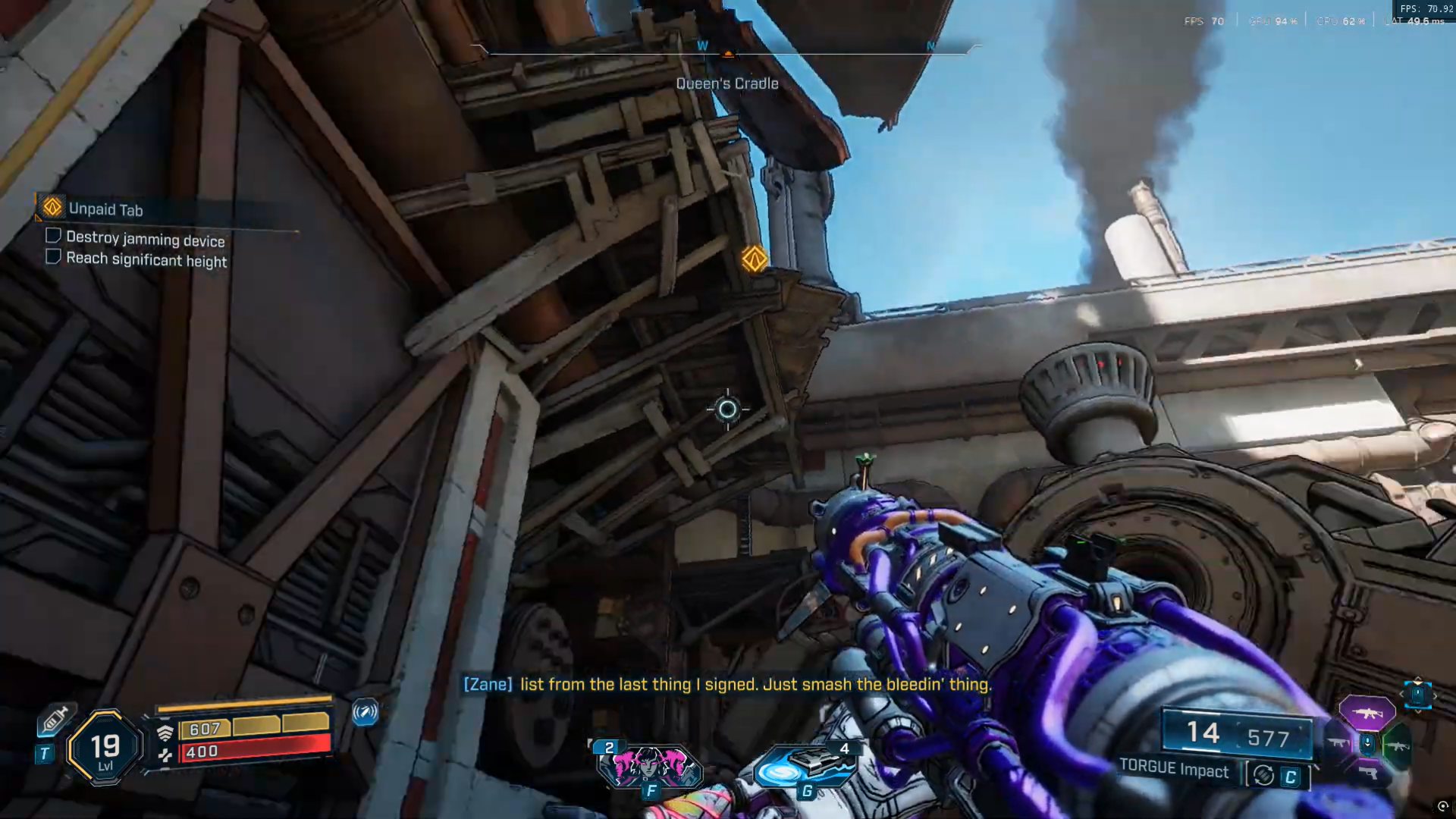Open the level 19 character badge

(105, 748)
